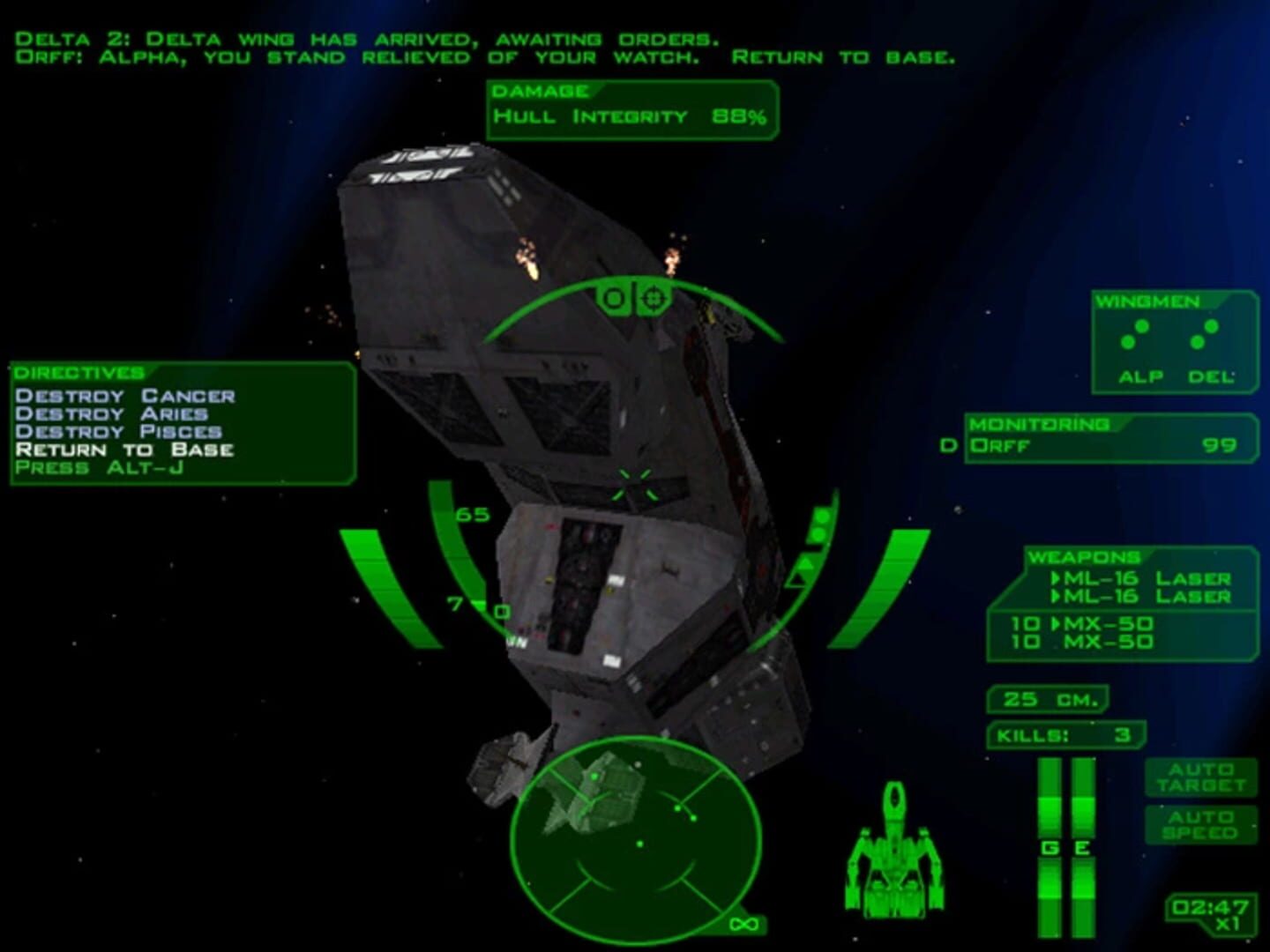Image resolution: width=1270 pixels, height=952 pixels.
Task: Click the Destroy Cancer objective
Action: [x=128, y=395]
